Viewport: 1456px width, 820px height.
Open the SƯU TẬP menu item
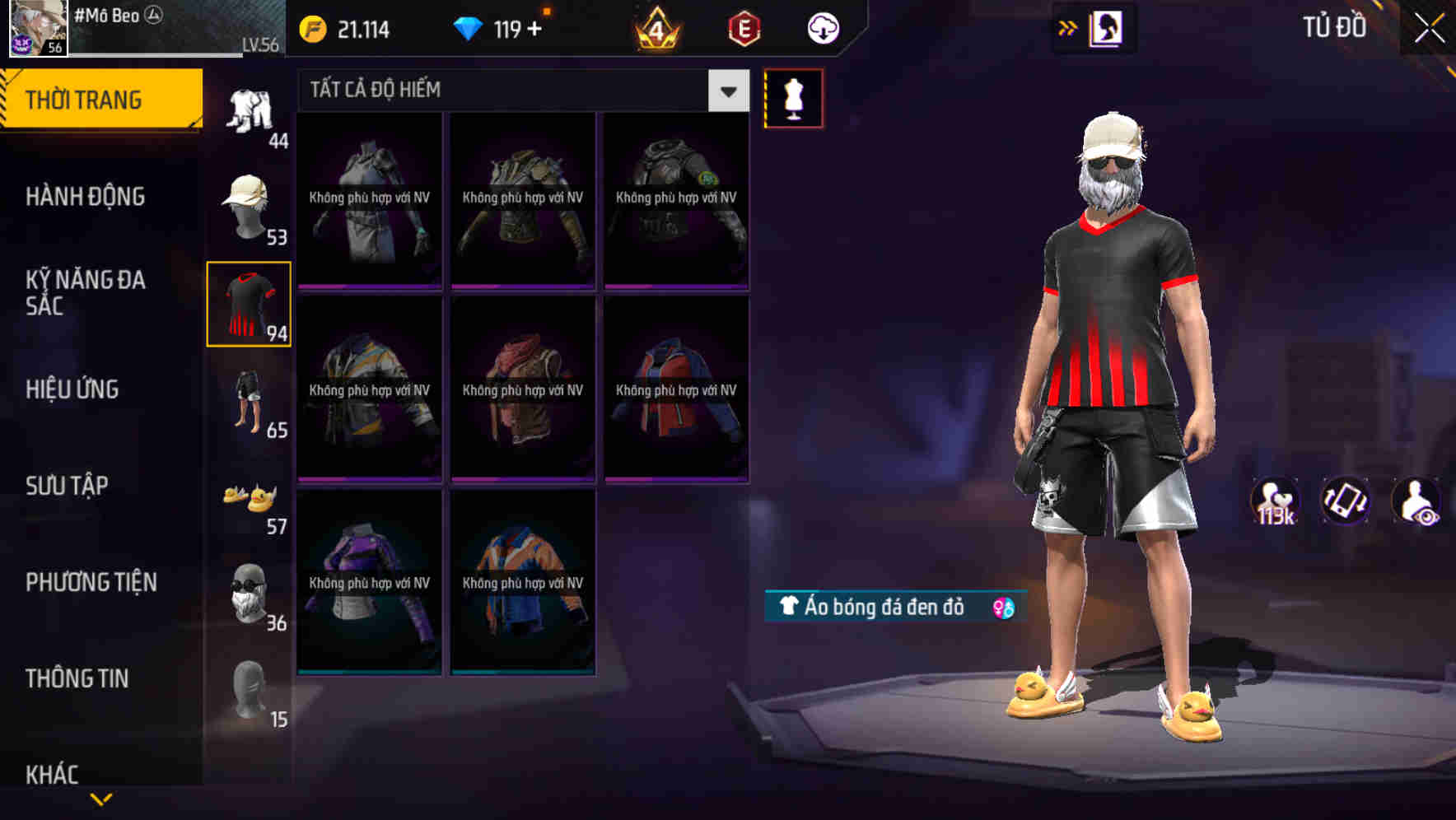click(x=66, y=486)
